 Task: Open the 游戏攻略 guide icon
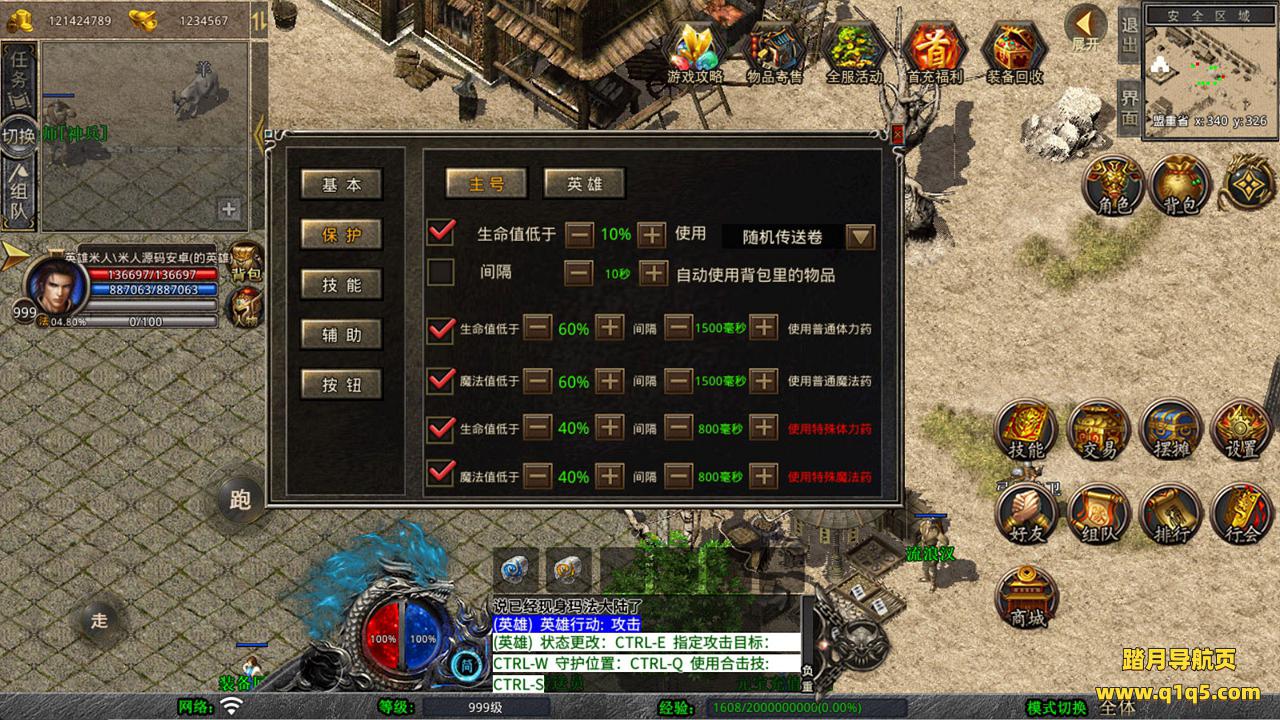695,50
